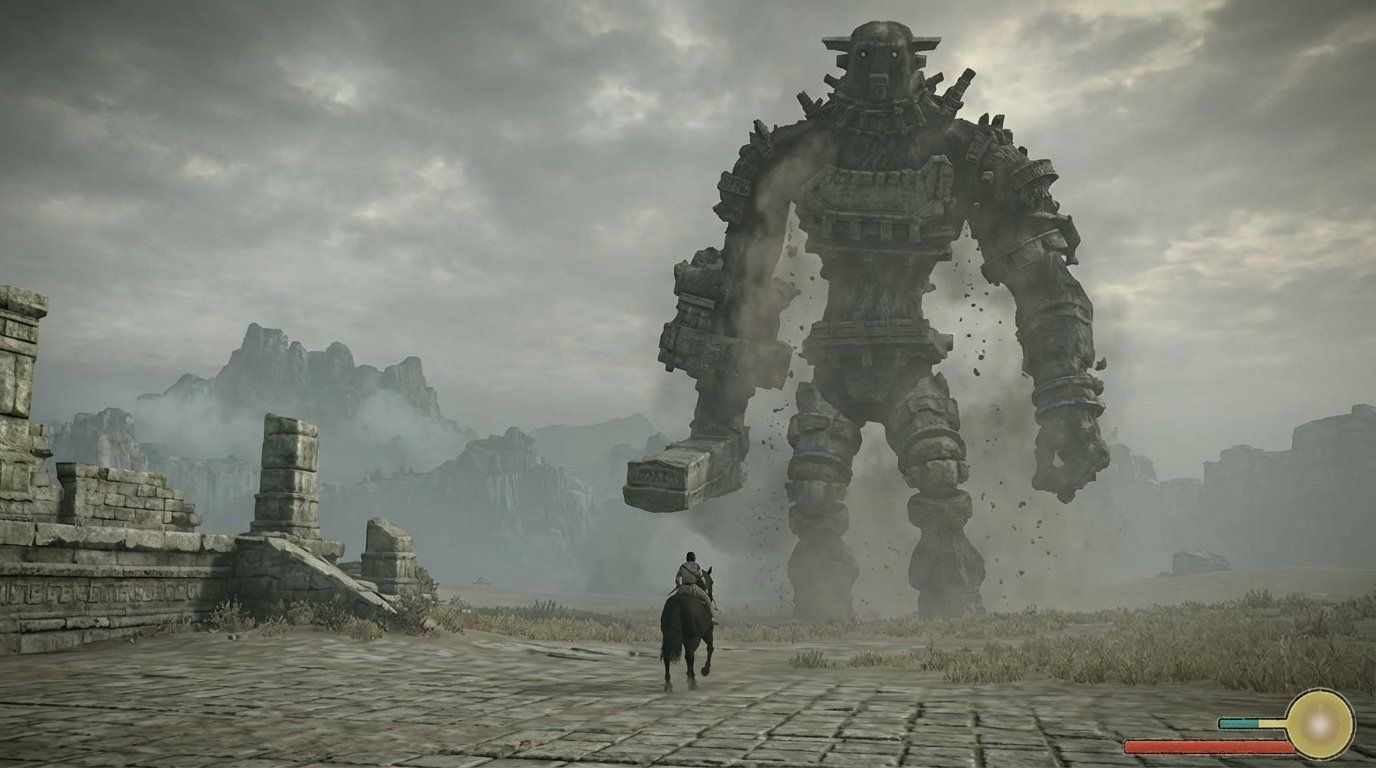
Task: Click the teal grip strength meter
Action: pos(1238,722)
